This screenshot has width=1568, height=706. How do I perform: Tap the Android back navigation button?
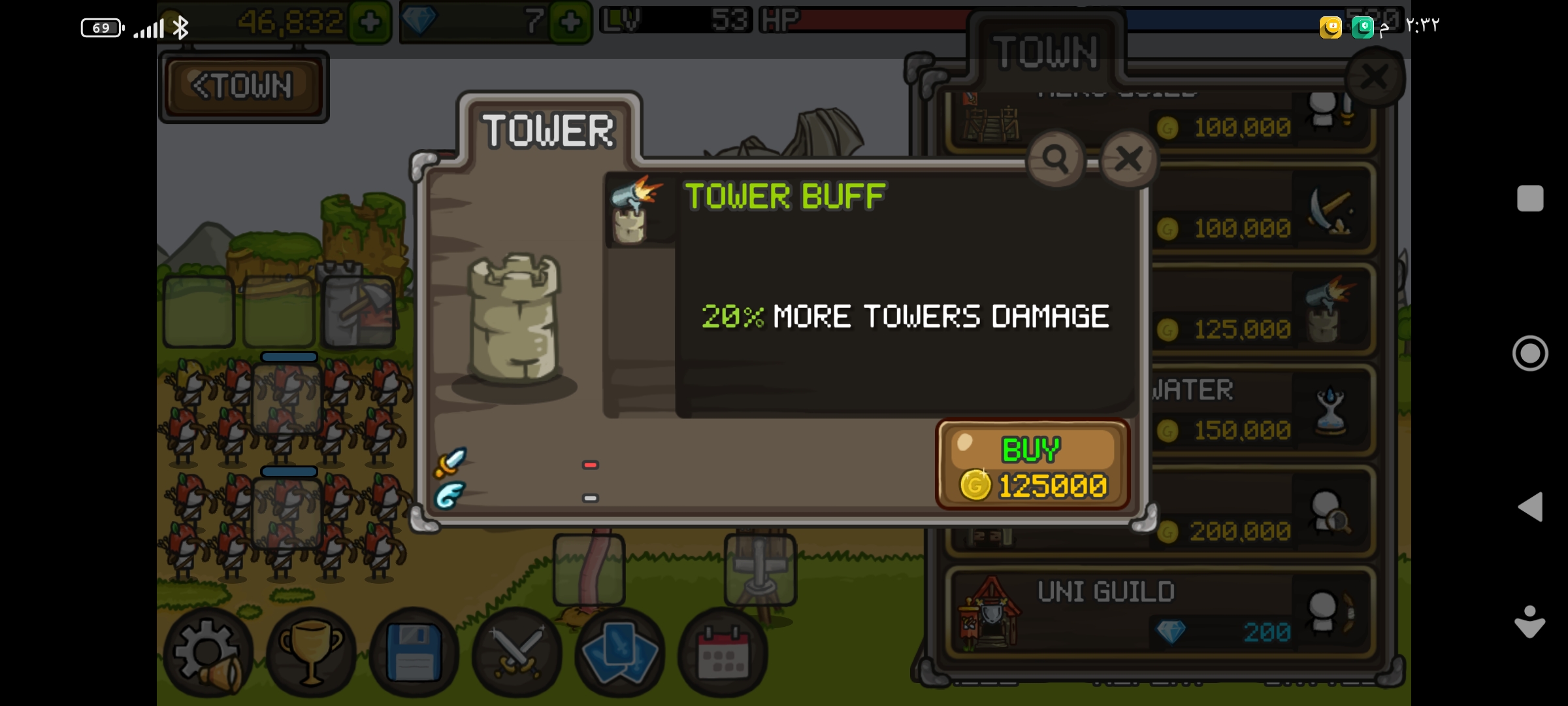point(1530,507)
